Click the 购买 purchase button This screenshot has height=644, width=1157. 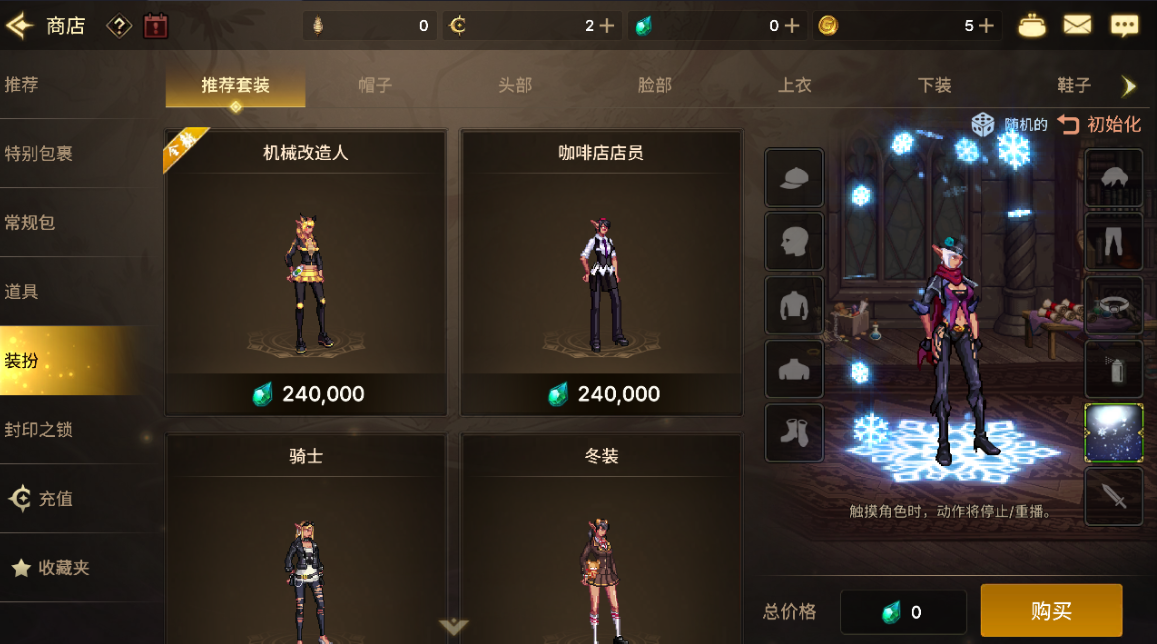1051,611
